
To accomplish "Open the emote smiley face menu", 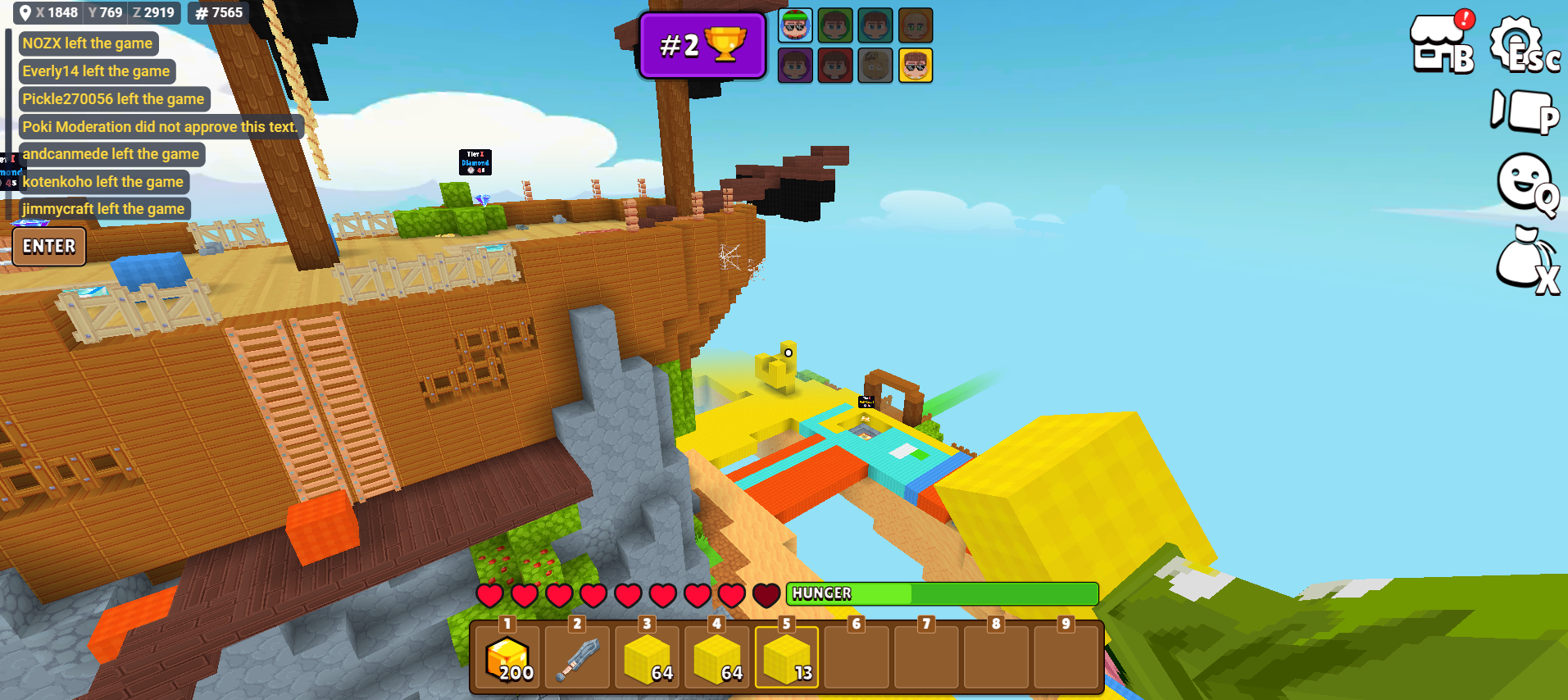I will click(x=1525, y=184).
